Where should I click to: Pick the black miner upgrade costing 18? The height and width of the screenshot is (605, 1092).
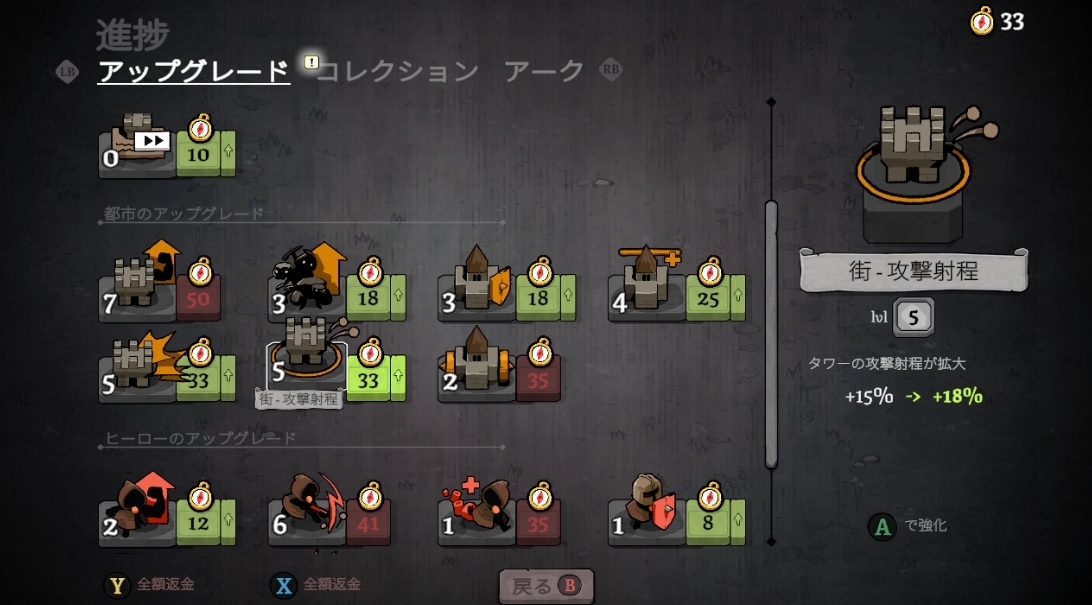pos(335,291)
